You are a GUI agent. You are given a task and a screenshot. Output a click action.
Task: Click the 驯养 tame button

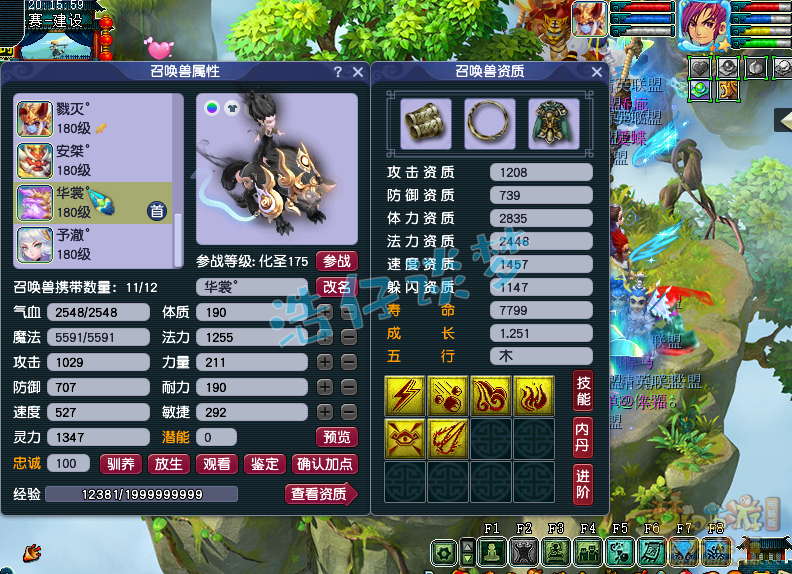coord(121,463)
